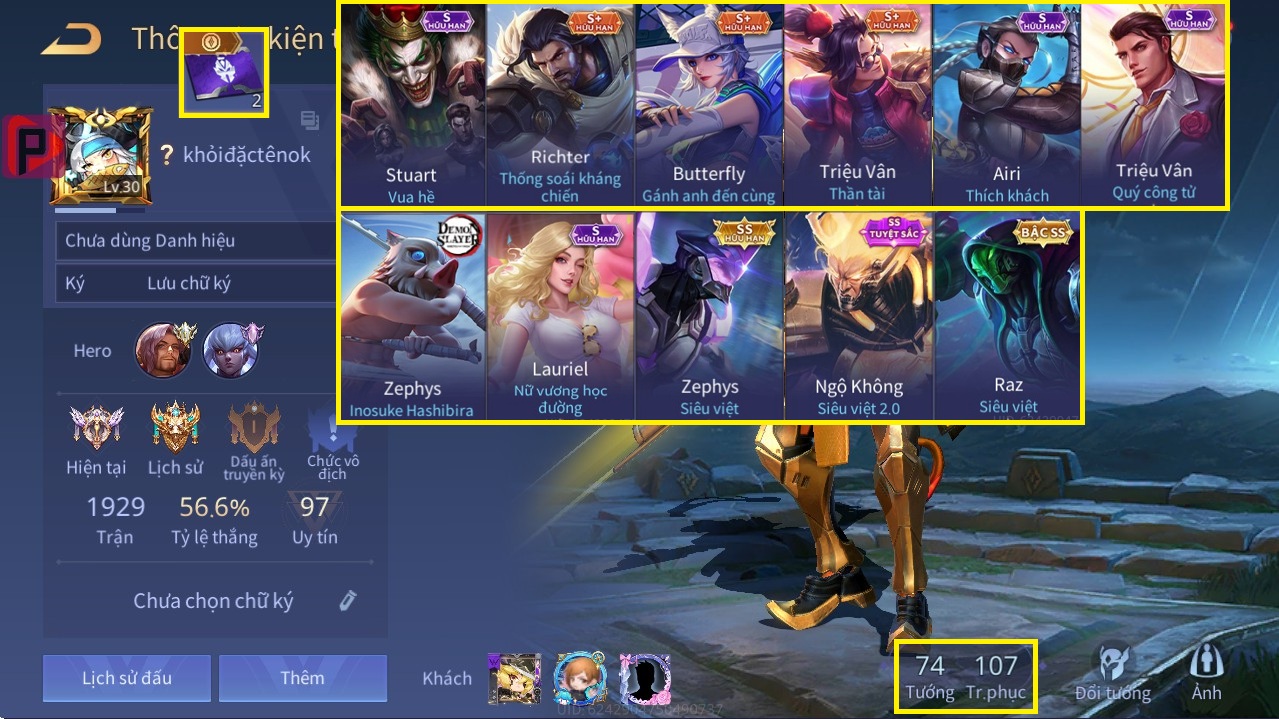Select Zephys Inosuke Hashibira skin card
1279x719 pixels.
(412, 316)
